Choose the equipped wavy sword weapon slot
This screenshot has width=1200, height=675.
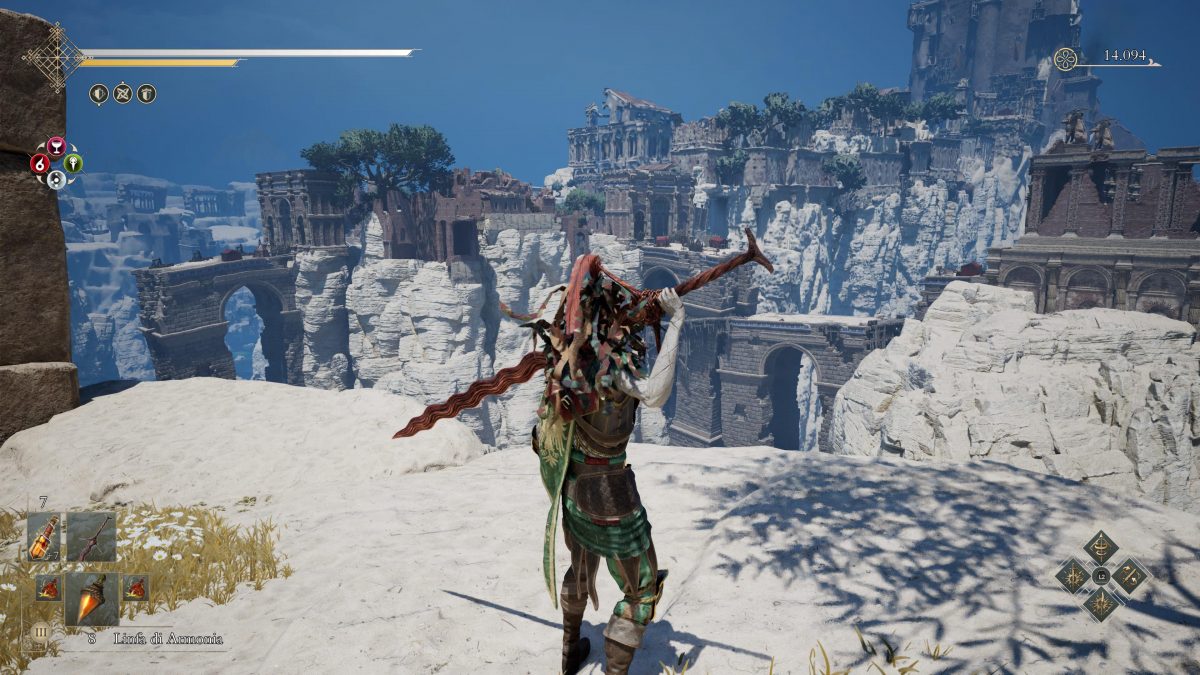(91, 537)
